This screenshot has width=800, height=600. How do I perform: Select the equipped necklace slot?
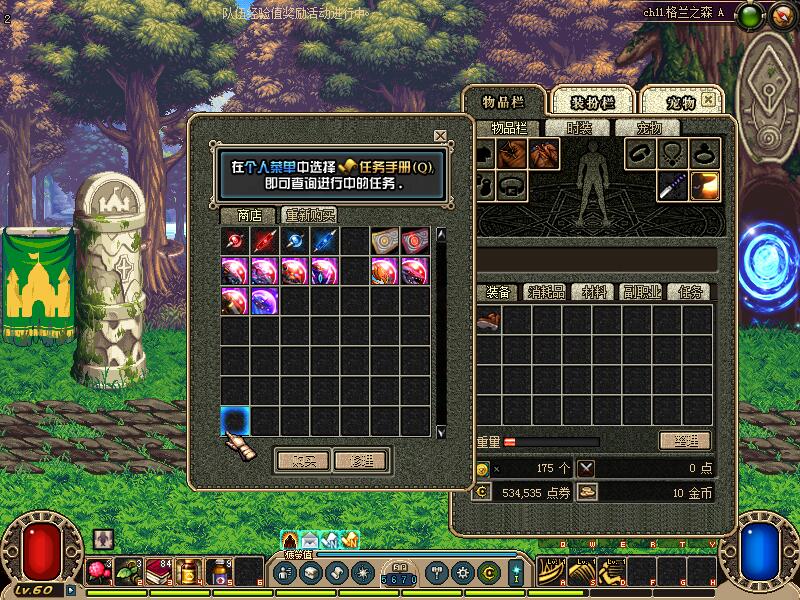(x=672, y=154)
